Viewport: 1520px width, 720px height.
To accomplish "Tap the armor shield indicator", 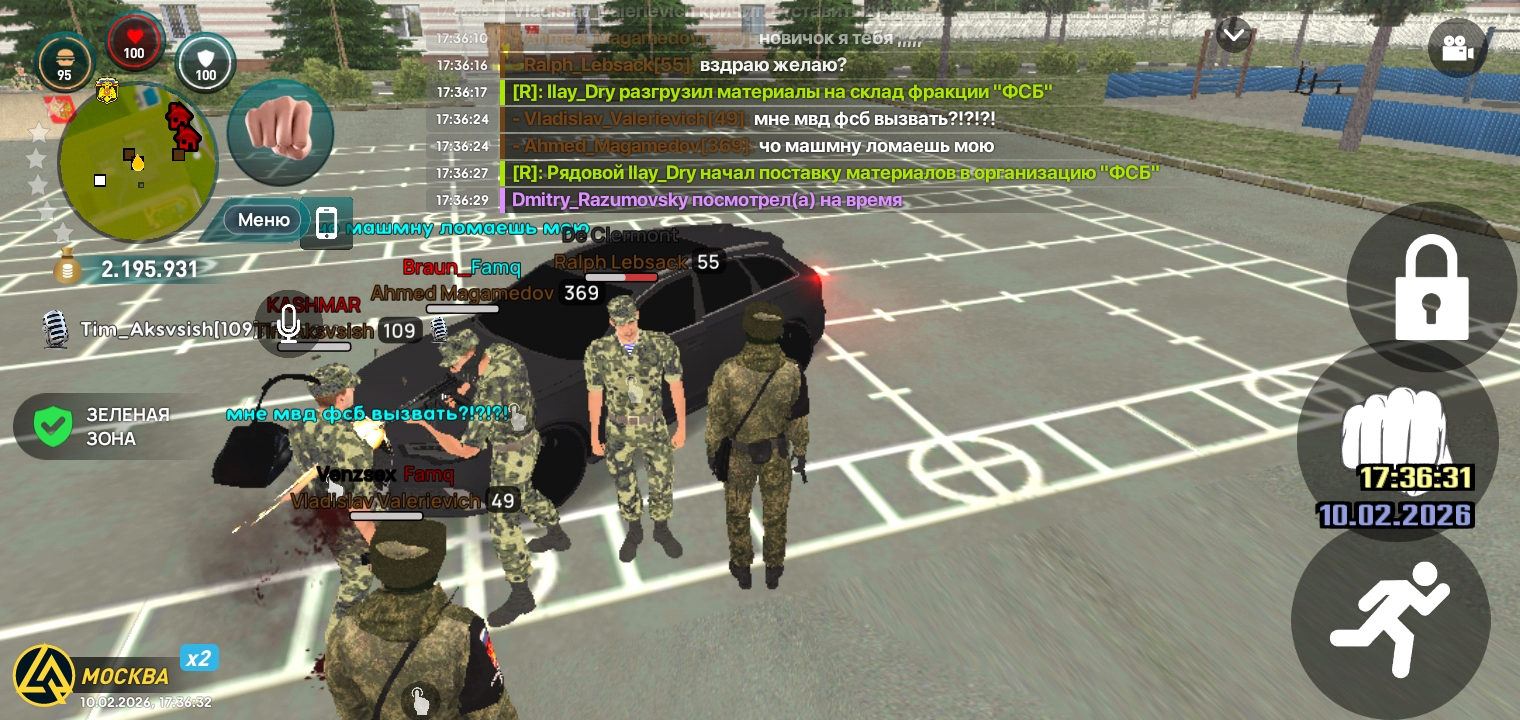I will [205, 63].
